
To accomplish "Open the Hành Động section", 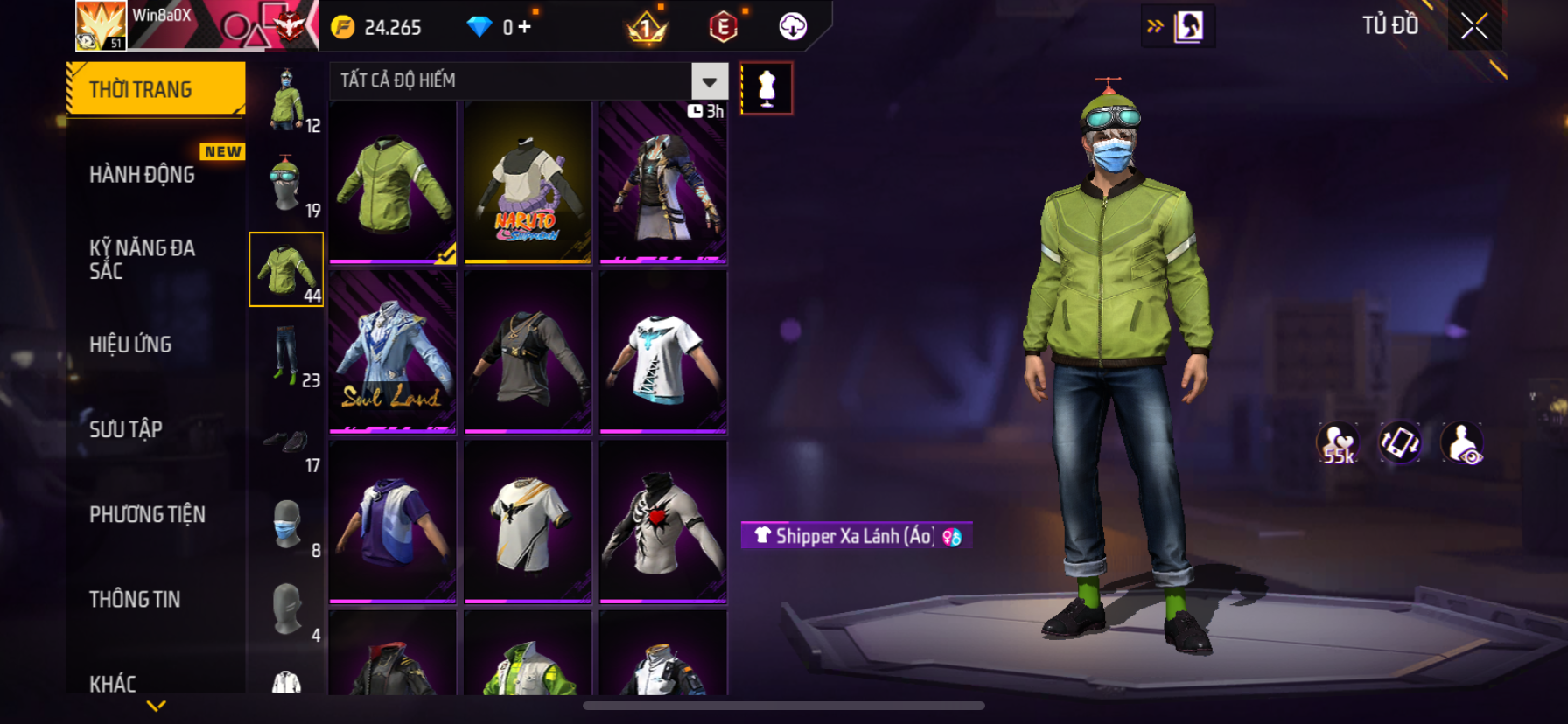I will tap(143, 175).
